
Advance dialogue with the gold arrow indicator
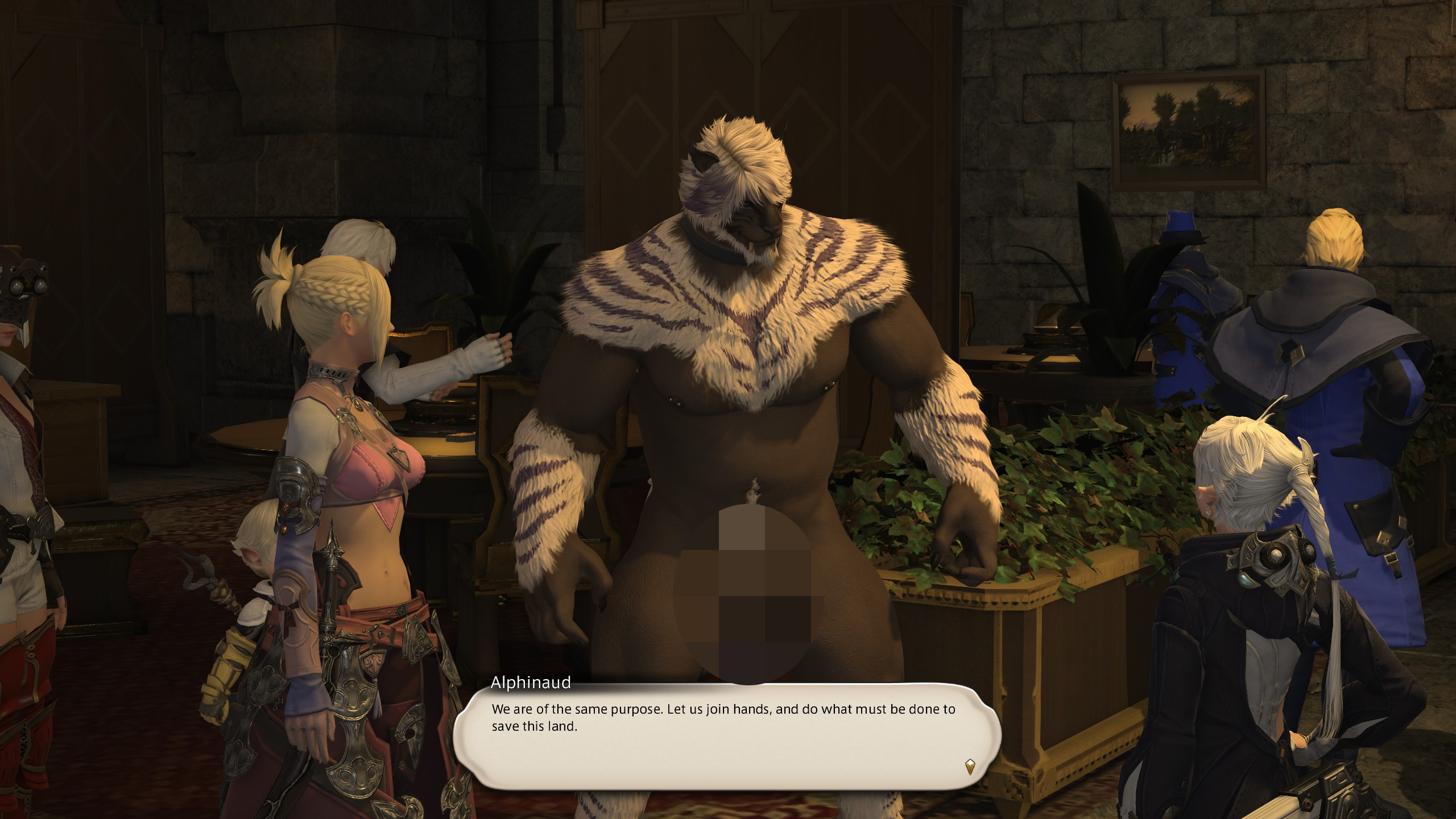pos(970,766)
